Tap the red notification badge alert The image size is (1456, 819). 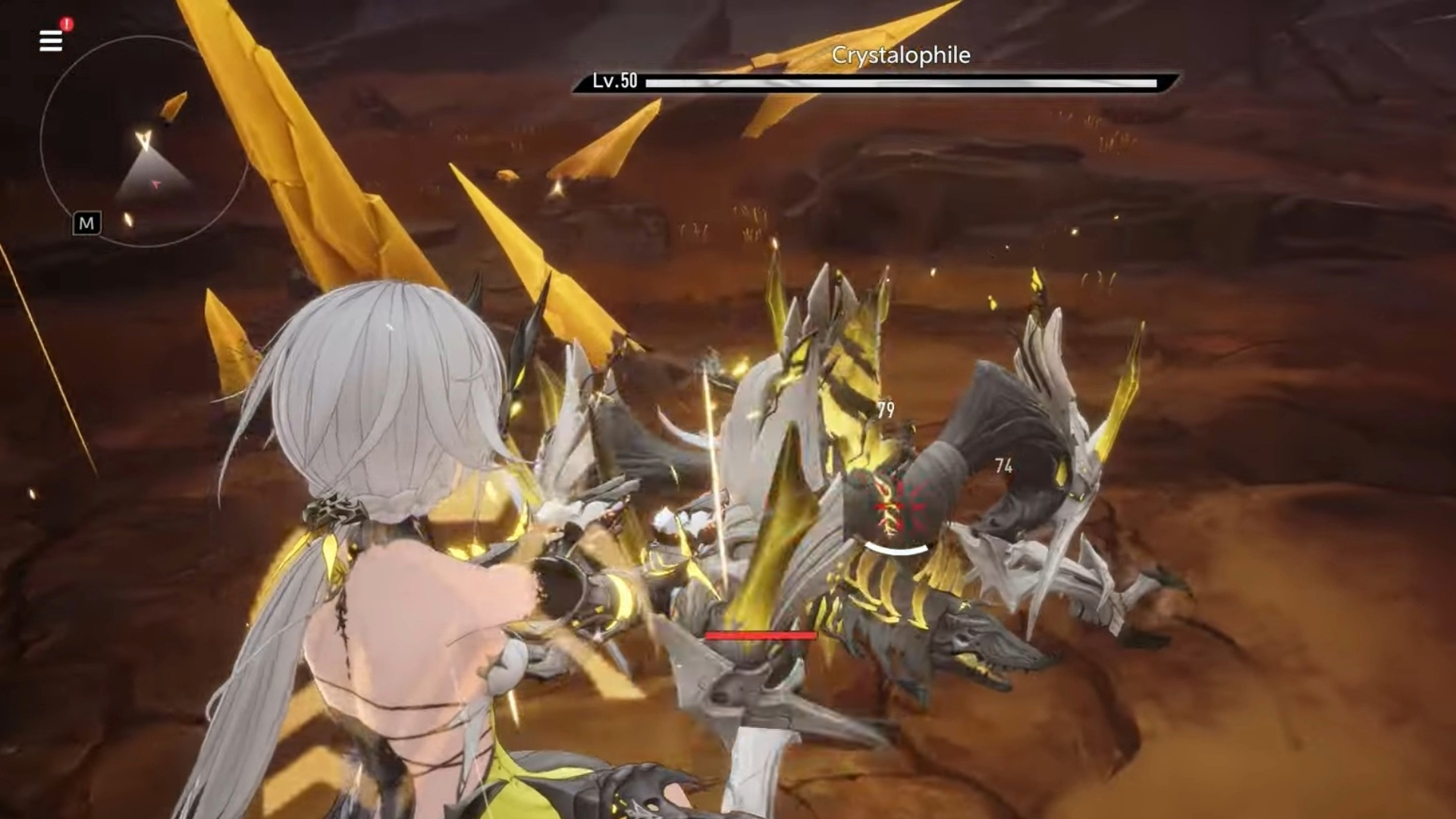tap(67, 24)
